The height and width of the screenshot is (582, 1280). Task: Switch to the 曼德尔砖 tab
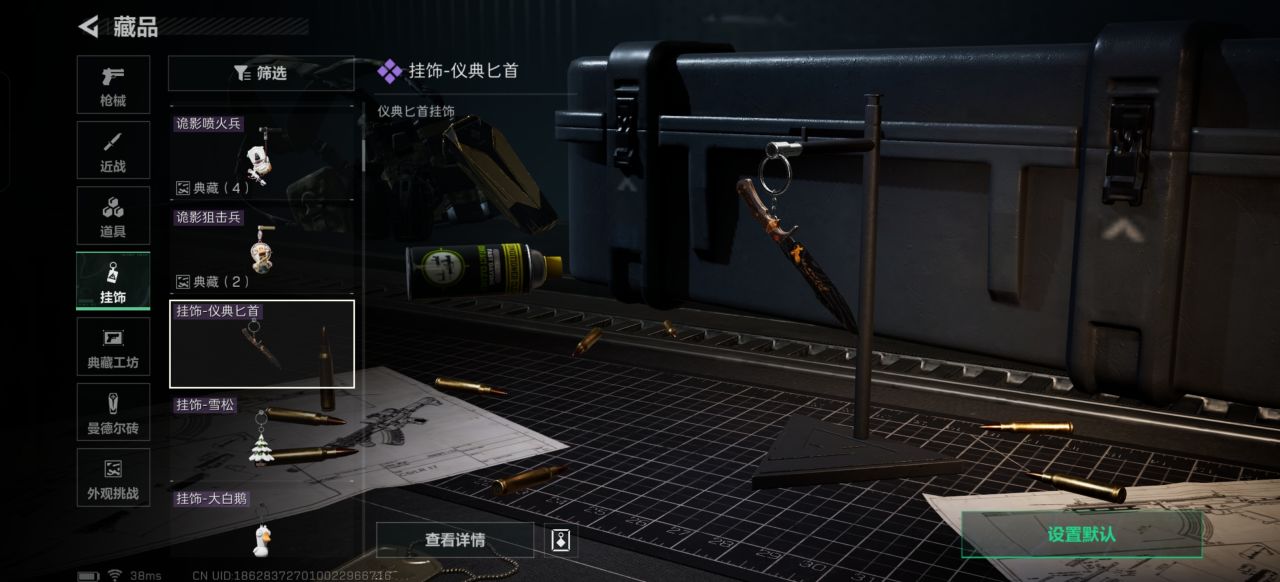pyautogui.click(x=113, y=412)
